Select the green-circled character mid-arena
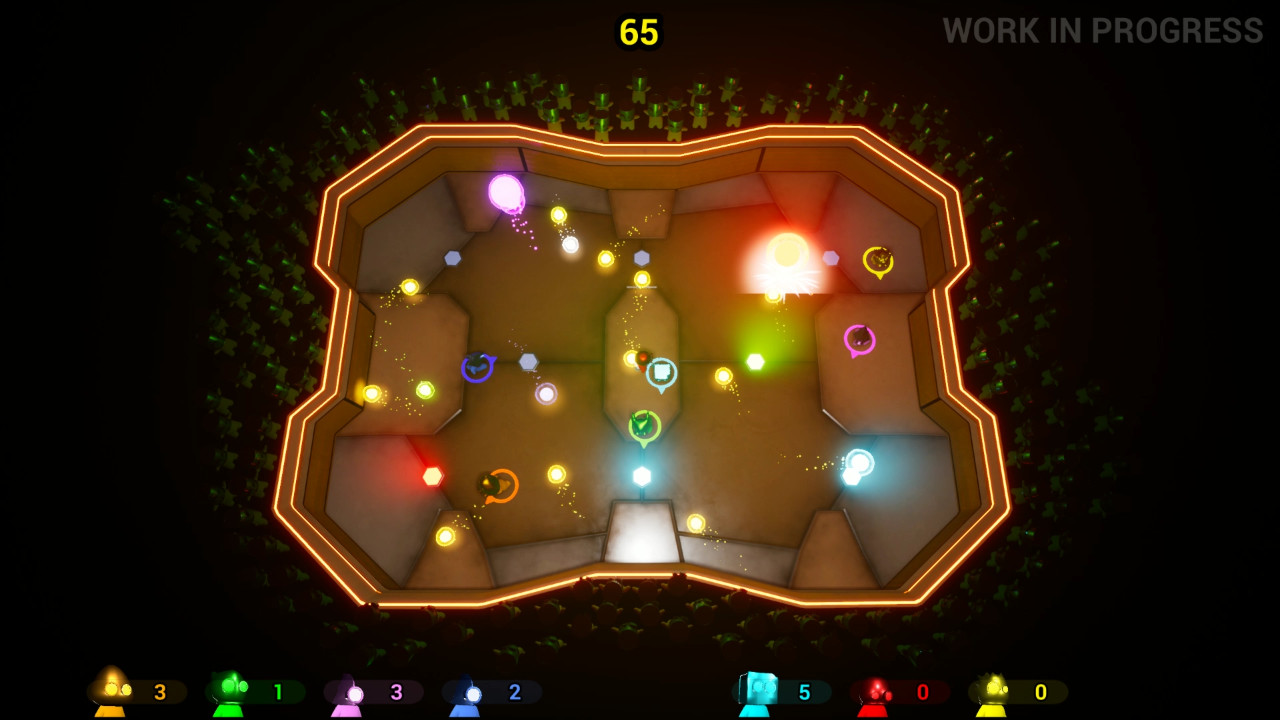 [x=644, y=424]
